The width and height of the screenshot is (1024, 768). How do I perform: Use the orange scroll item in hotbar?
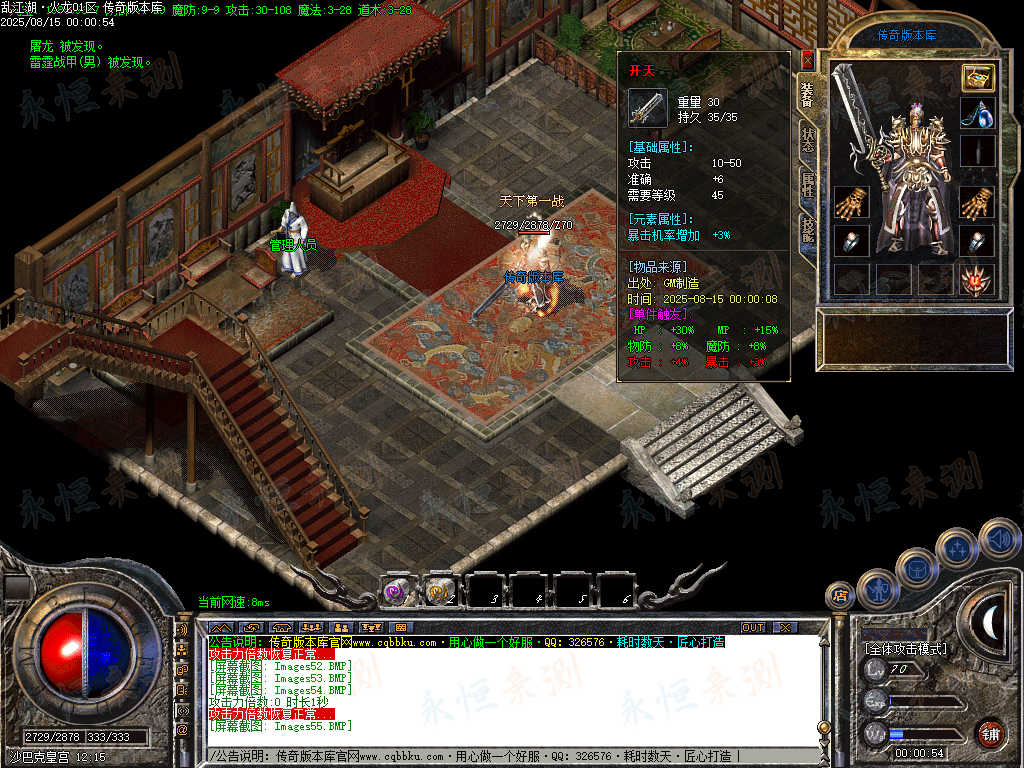pos(437,592)
